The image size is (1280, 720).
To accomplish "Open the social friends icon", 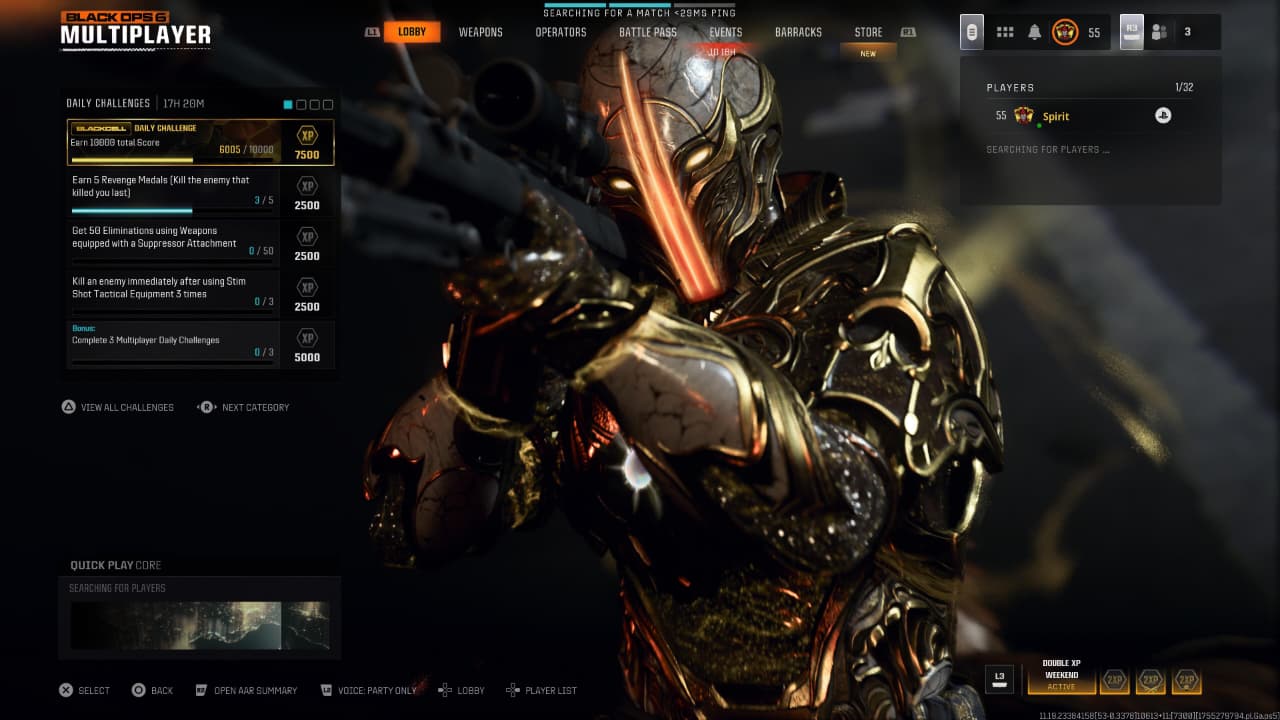I will (1159, 32).
